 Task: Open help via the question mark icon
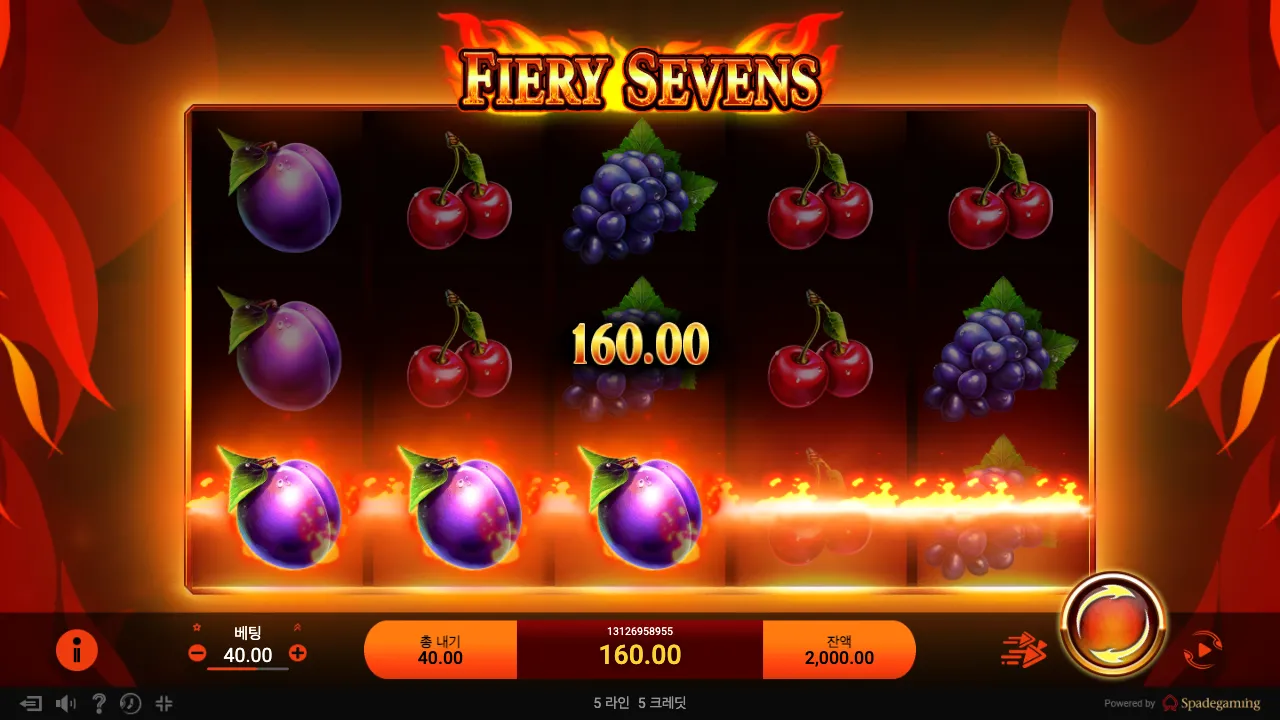[x=99, y=704]
